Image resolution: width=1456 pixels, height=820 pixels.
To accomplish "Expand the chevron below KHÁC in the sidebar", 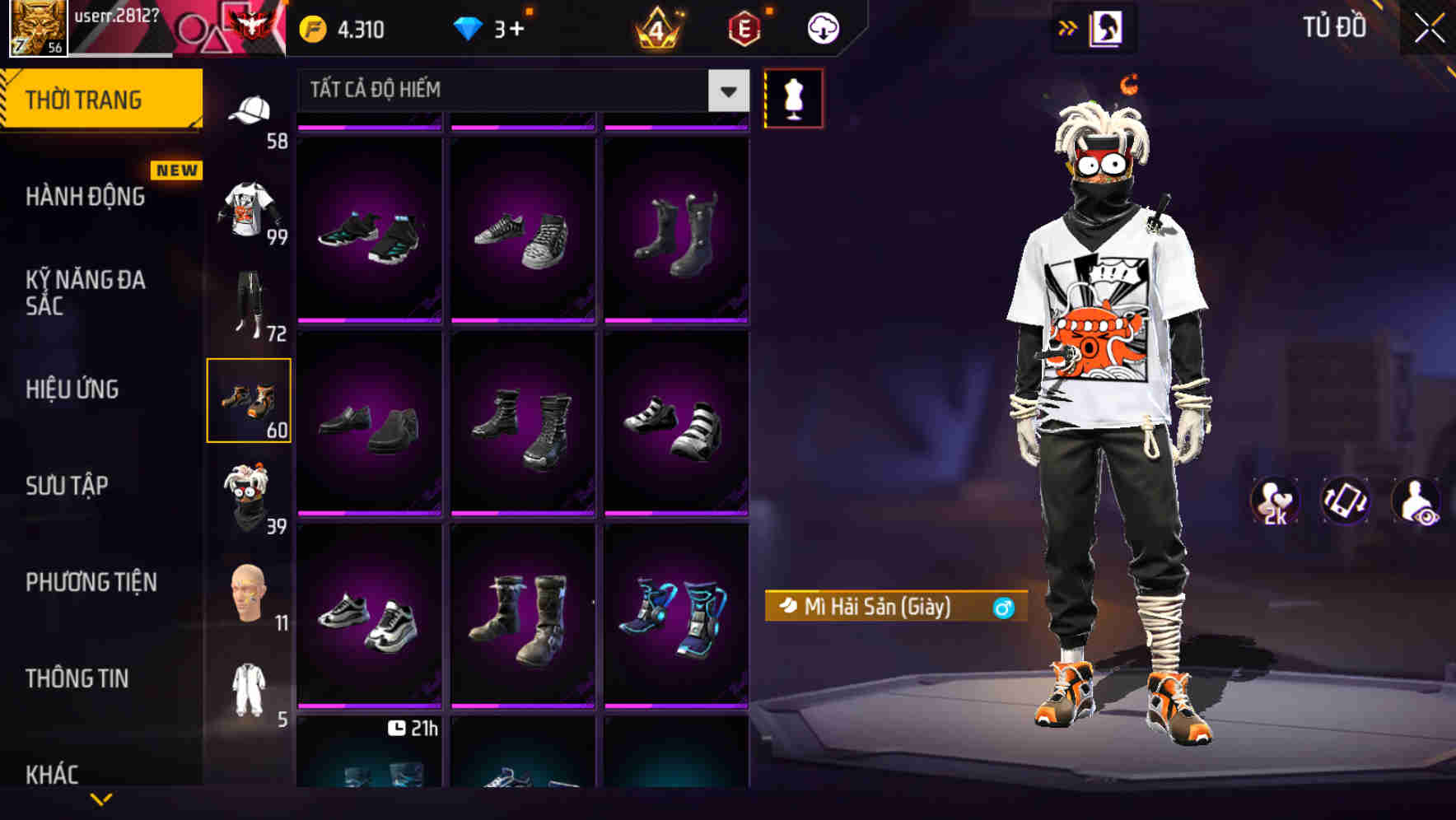I will point(99,799).
